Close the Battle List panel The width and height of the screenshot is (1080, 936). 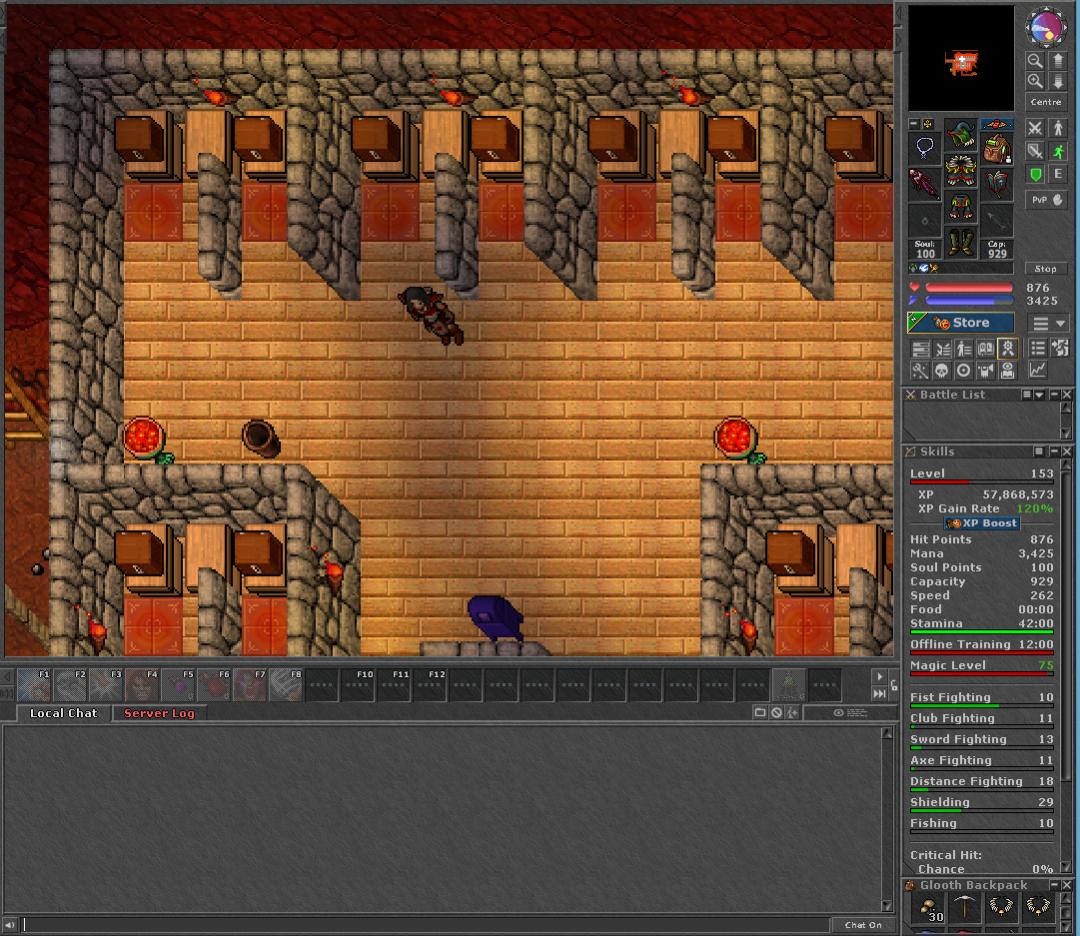1067,395
